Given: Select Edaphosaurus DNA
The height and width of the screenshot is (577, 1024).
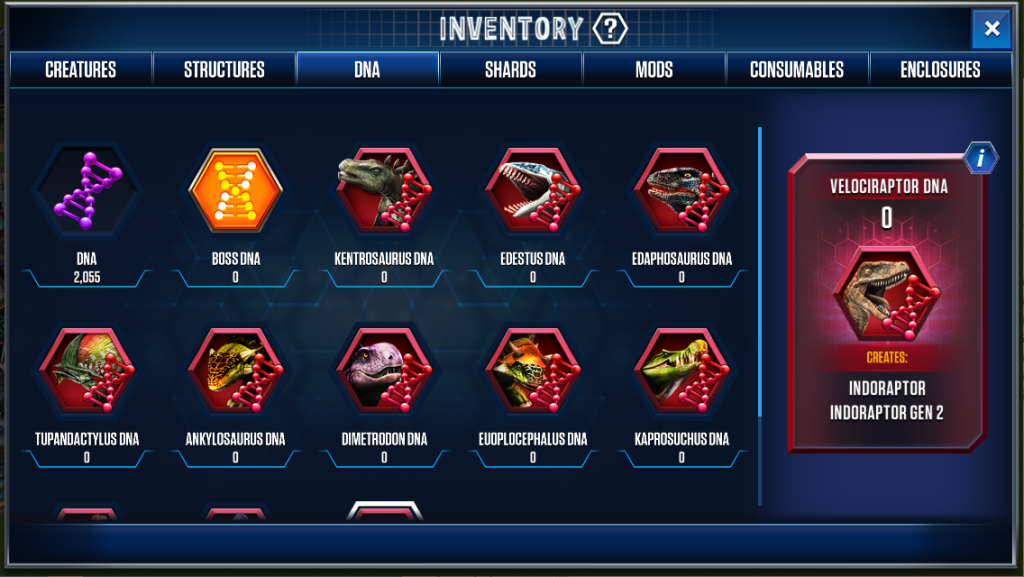Looking at the screenshot, I should coord(682,191).
